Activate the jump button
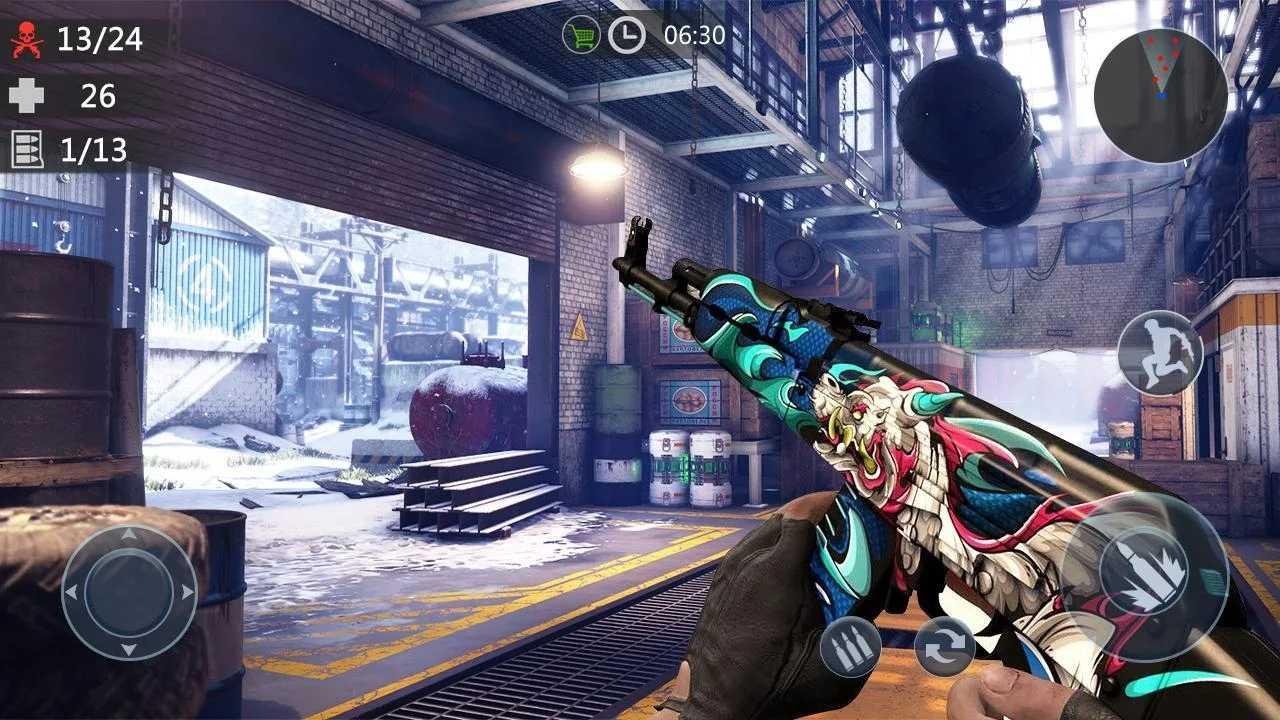1280x720 pixels. (x=1159, y=353)
